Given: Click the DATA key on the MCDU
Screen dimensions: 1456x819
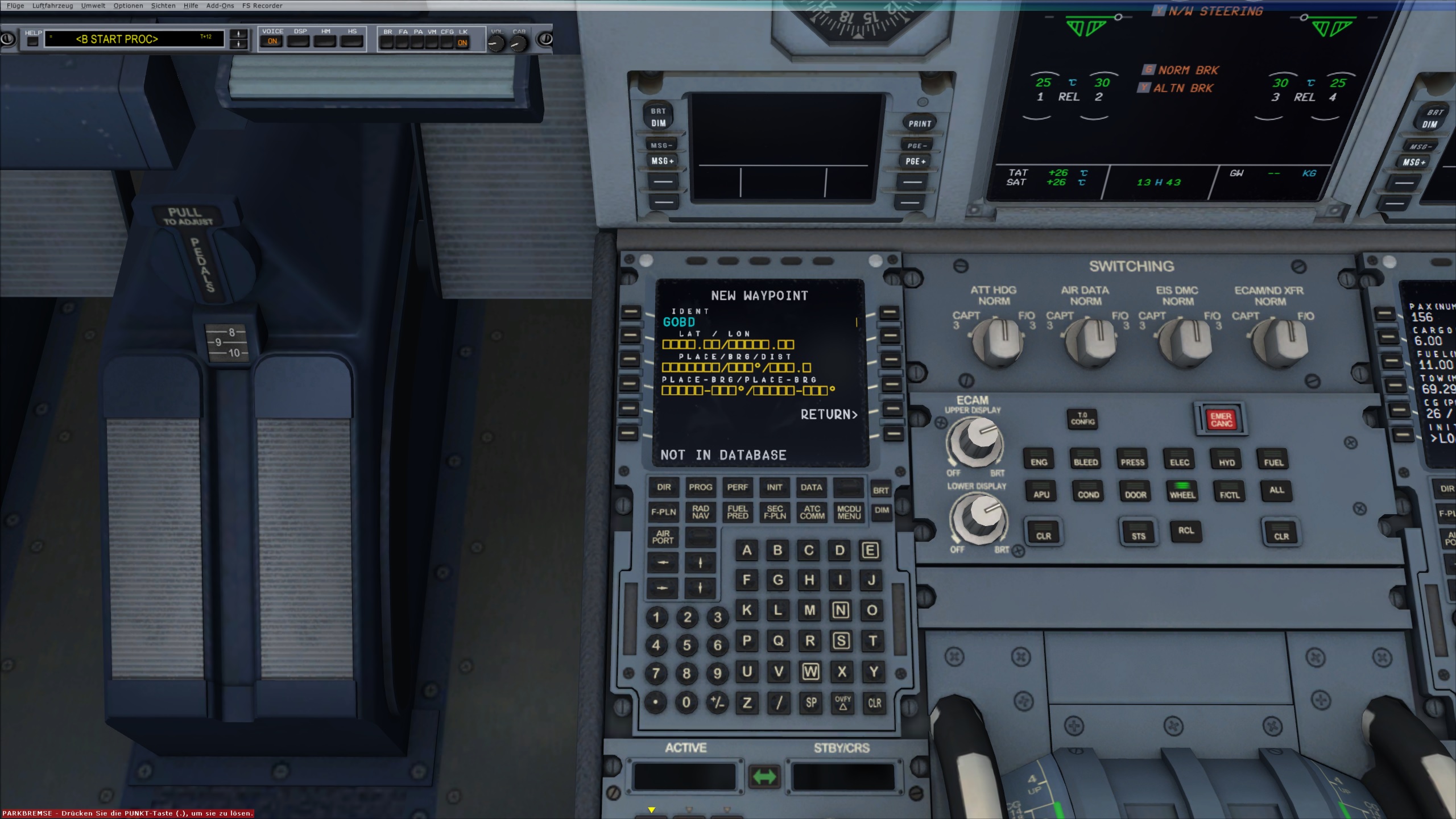Looking at the screenshot, I should (x=811, y=487).
